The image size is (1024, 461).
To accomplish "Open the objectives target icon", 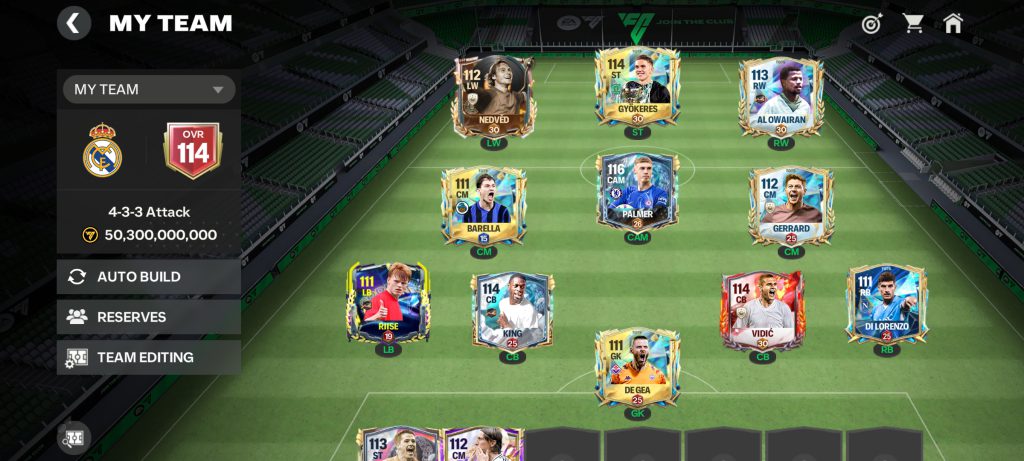I will pyautogui.click(x=872, y=23).
